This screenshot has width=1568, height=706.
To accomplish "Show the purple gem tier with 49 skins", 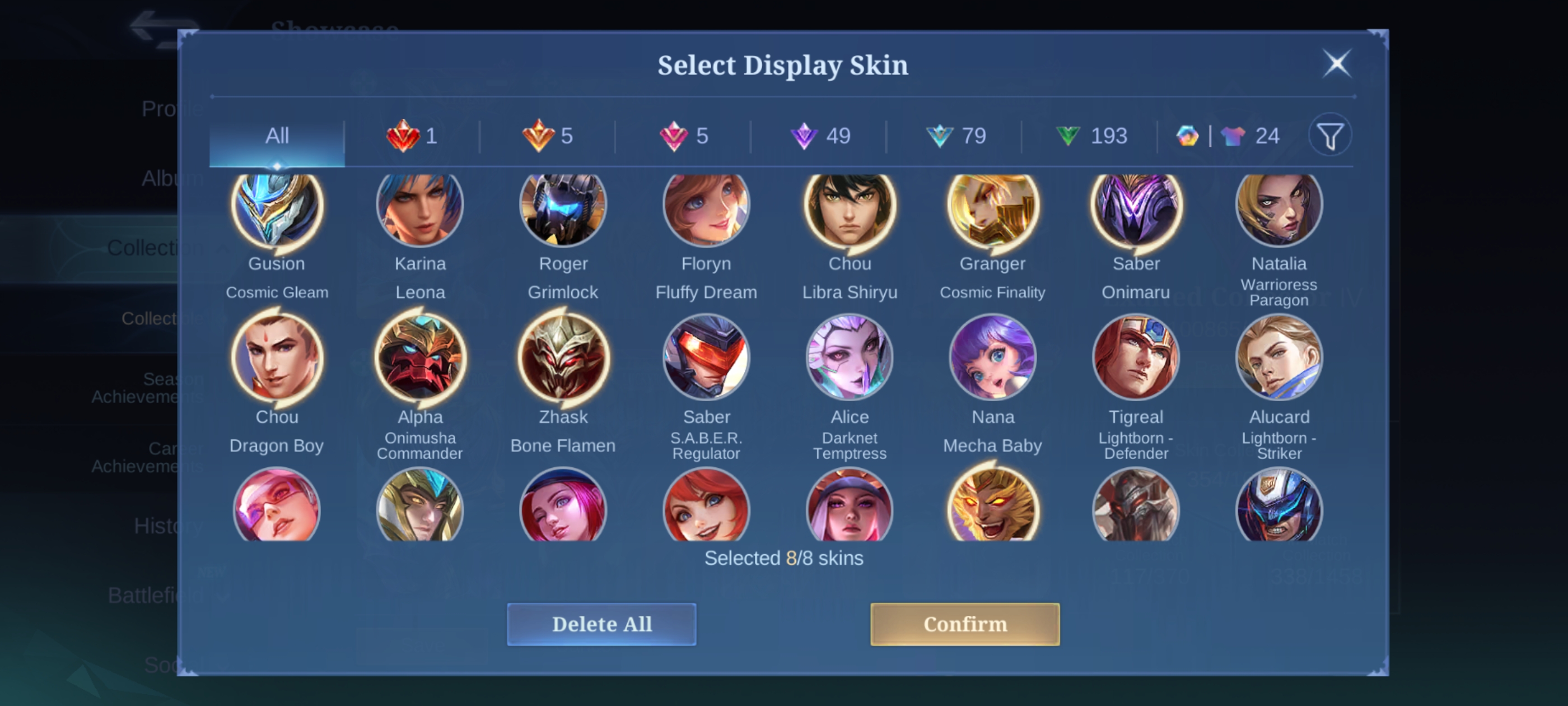I will click(x=820, y=136).
